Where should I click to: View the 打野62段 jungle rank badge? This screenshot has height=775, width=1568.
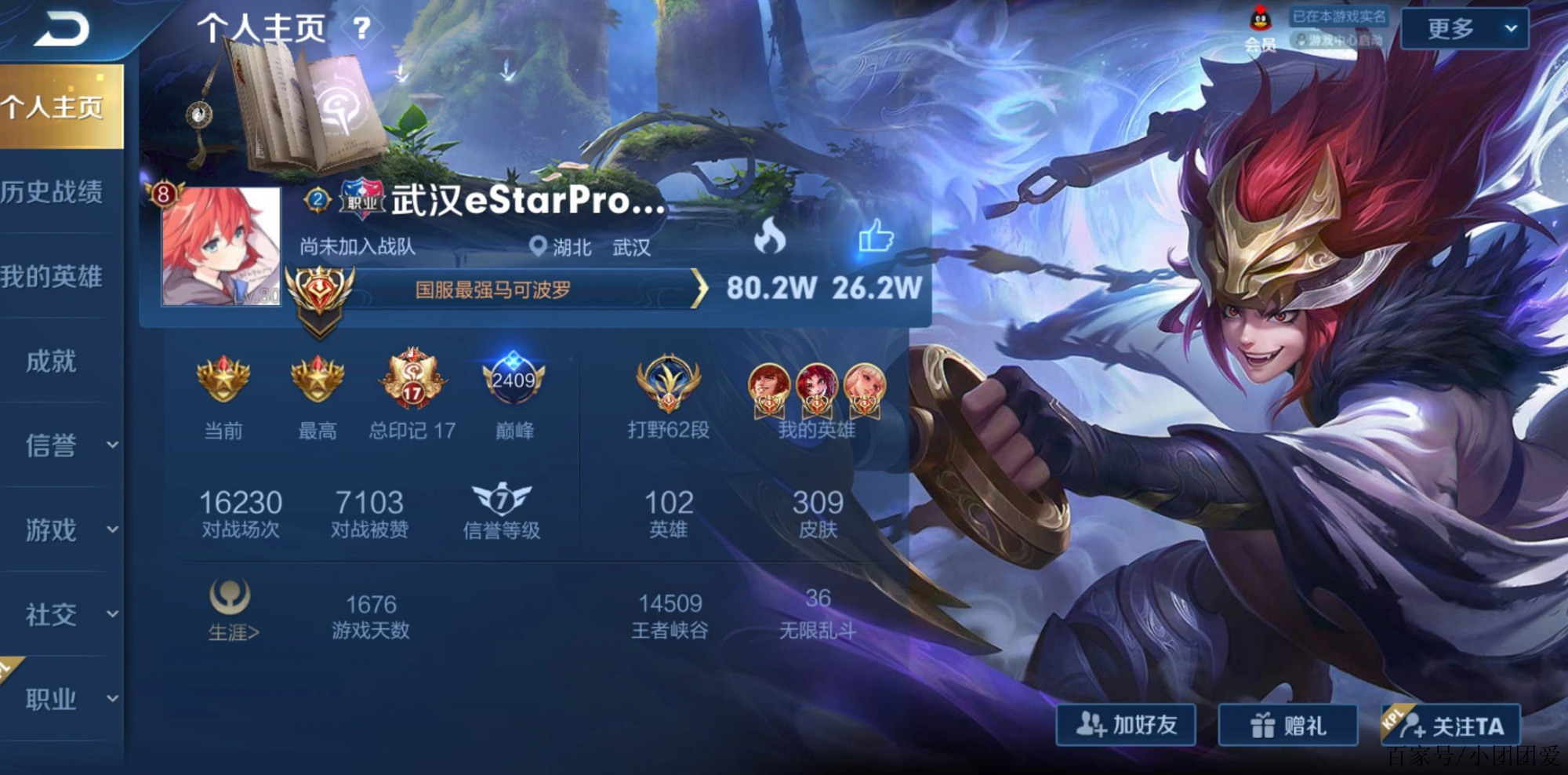point(668,384)
